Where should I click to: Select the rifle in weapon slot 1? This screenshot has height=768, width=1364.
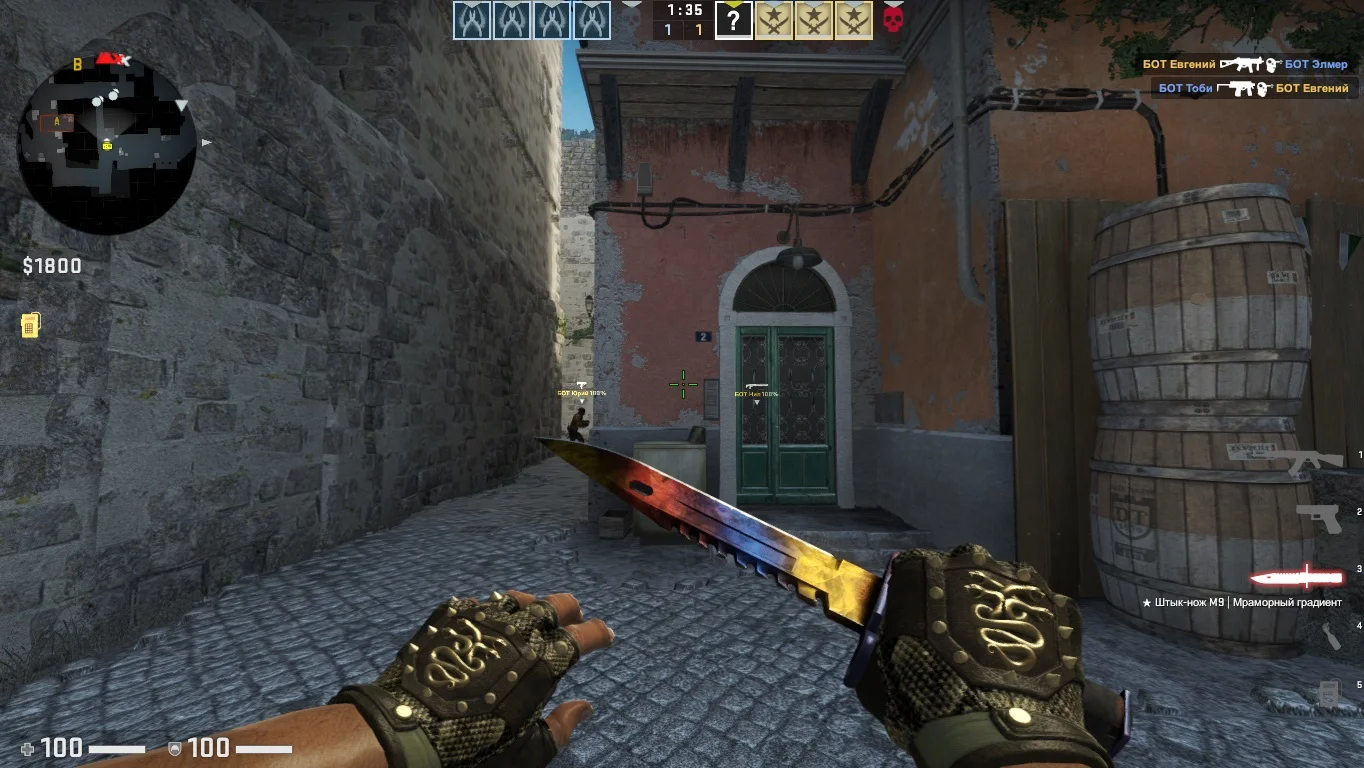click(1313, 461)
